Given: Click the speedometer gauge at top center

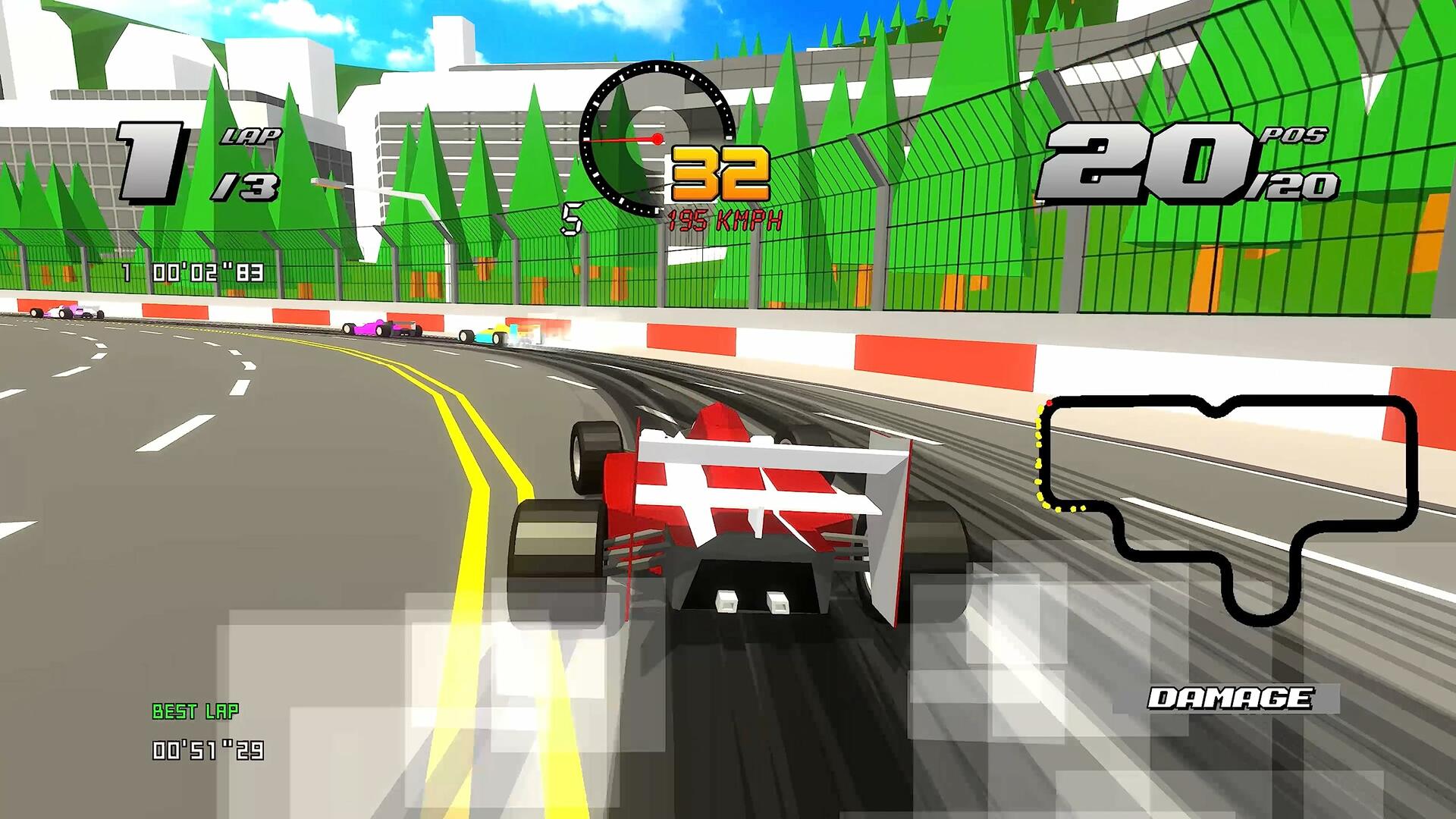Looking at the screenshot, I should (657, 140).
